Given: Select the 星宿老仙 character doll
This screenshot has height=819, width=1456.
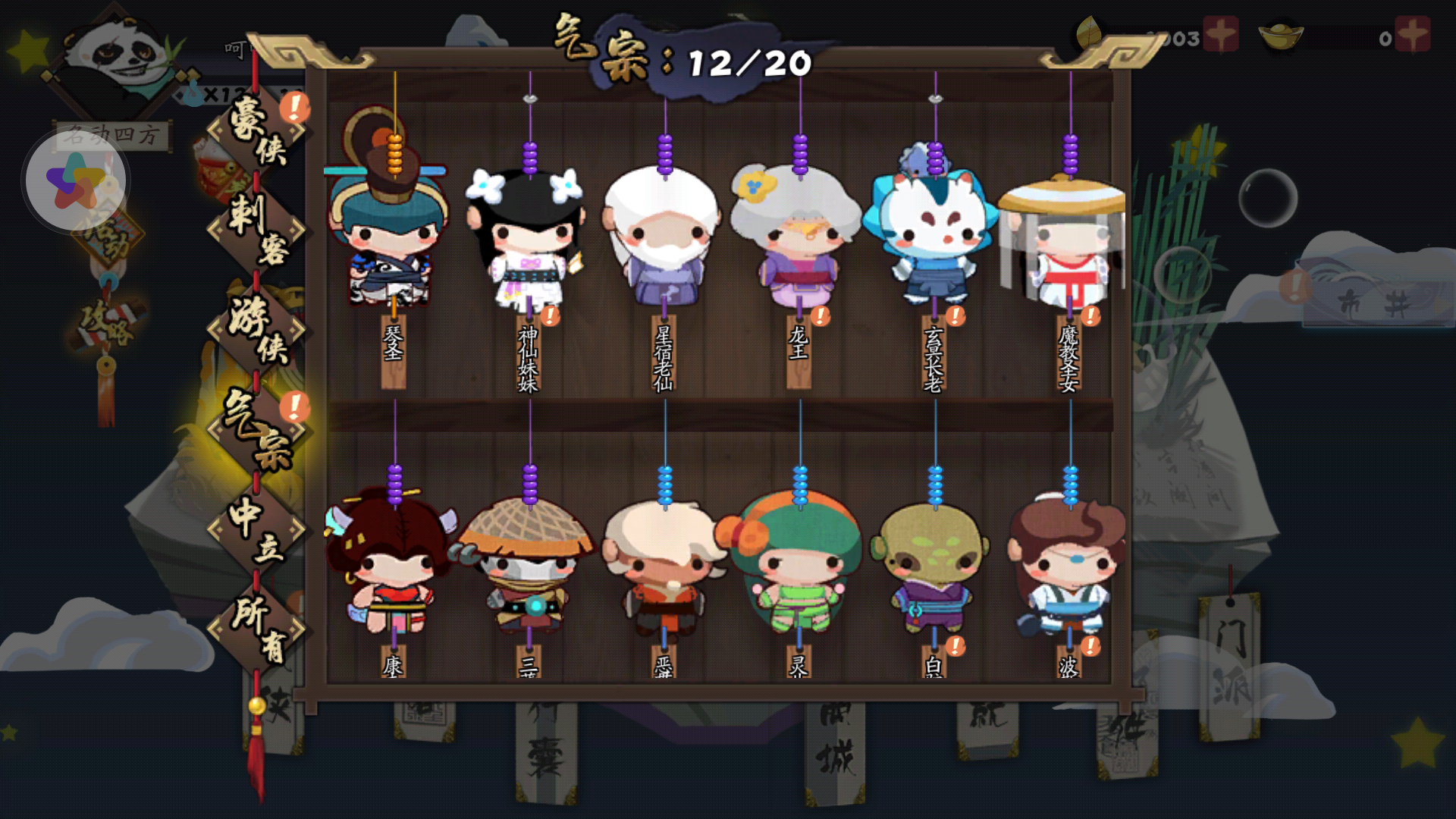Looking at the screenshot, I should (664, 235).
